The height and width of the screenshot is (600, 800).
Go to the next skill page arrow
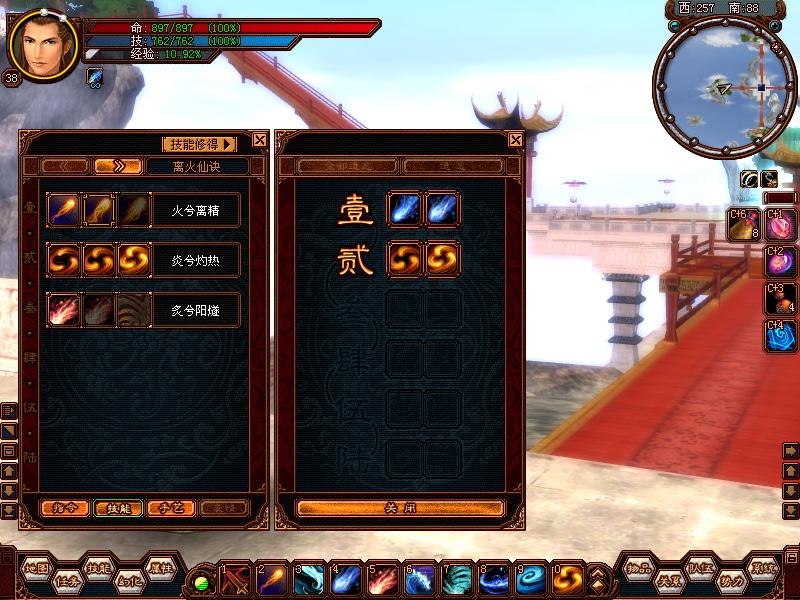click(118, 166)
